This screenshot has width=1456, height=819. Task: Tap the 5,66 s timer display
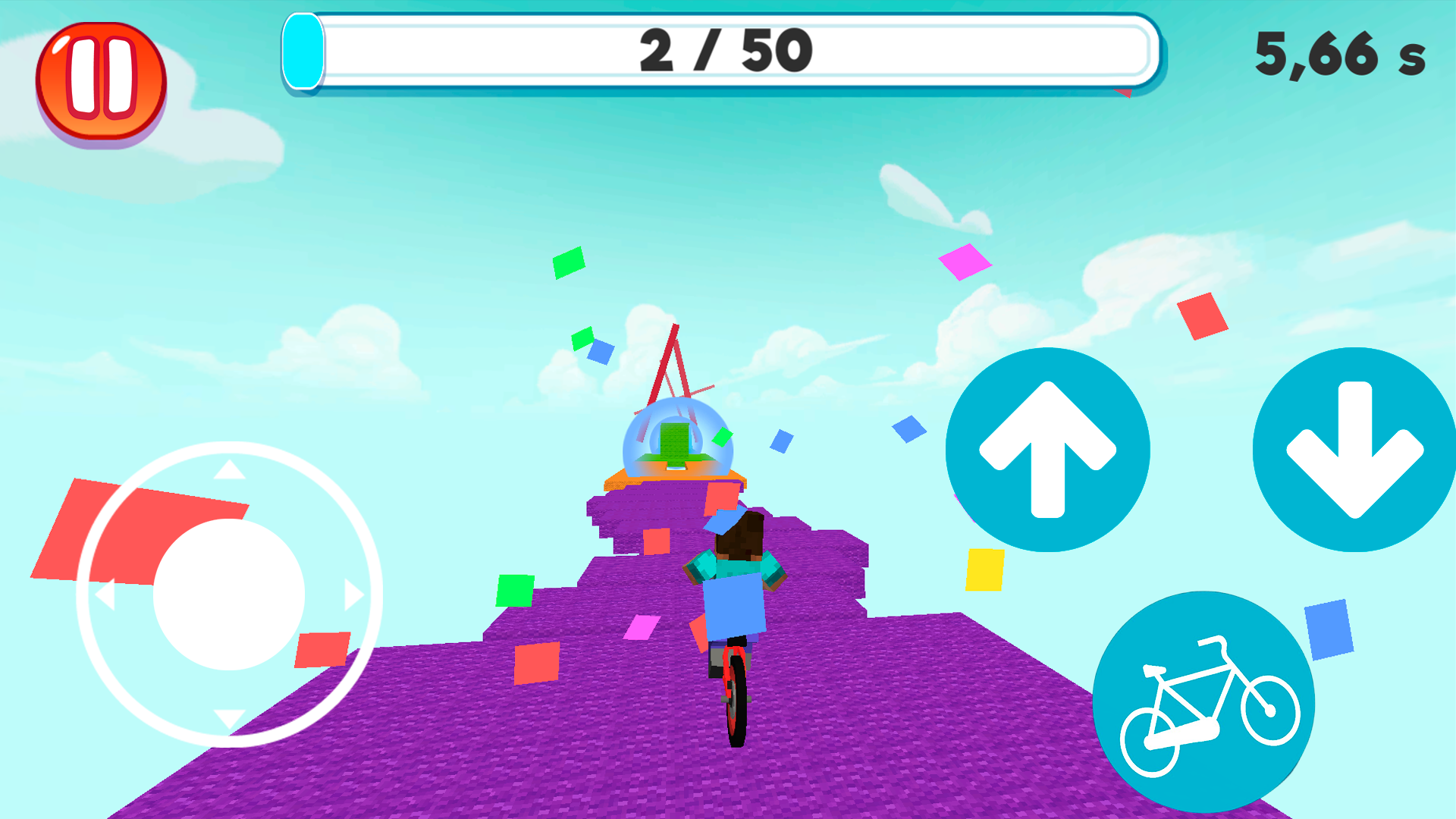(x=1341, y=57)
